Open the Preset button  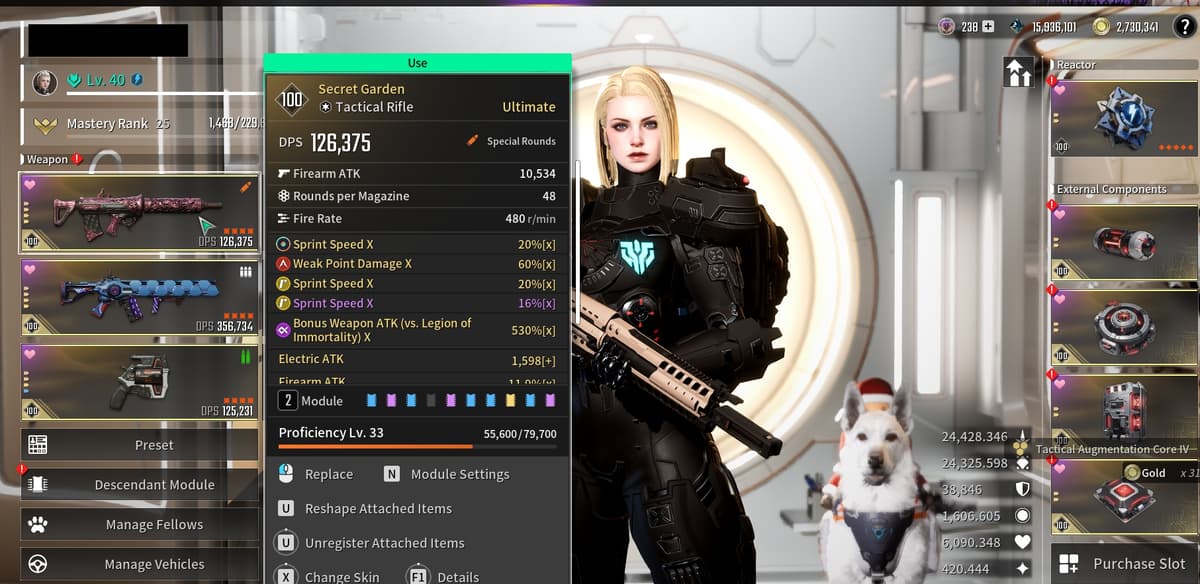140,445
